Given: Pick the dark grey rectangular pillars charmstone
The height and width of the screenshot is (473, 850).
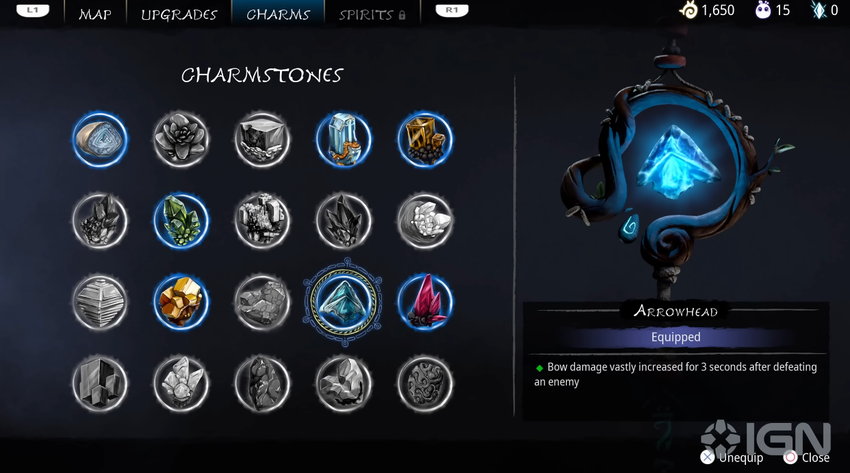Looking at the screenshot, I should click(x=100, y=382).
